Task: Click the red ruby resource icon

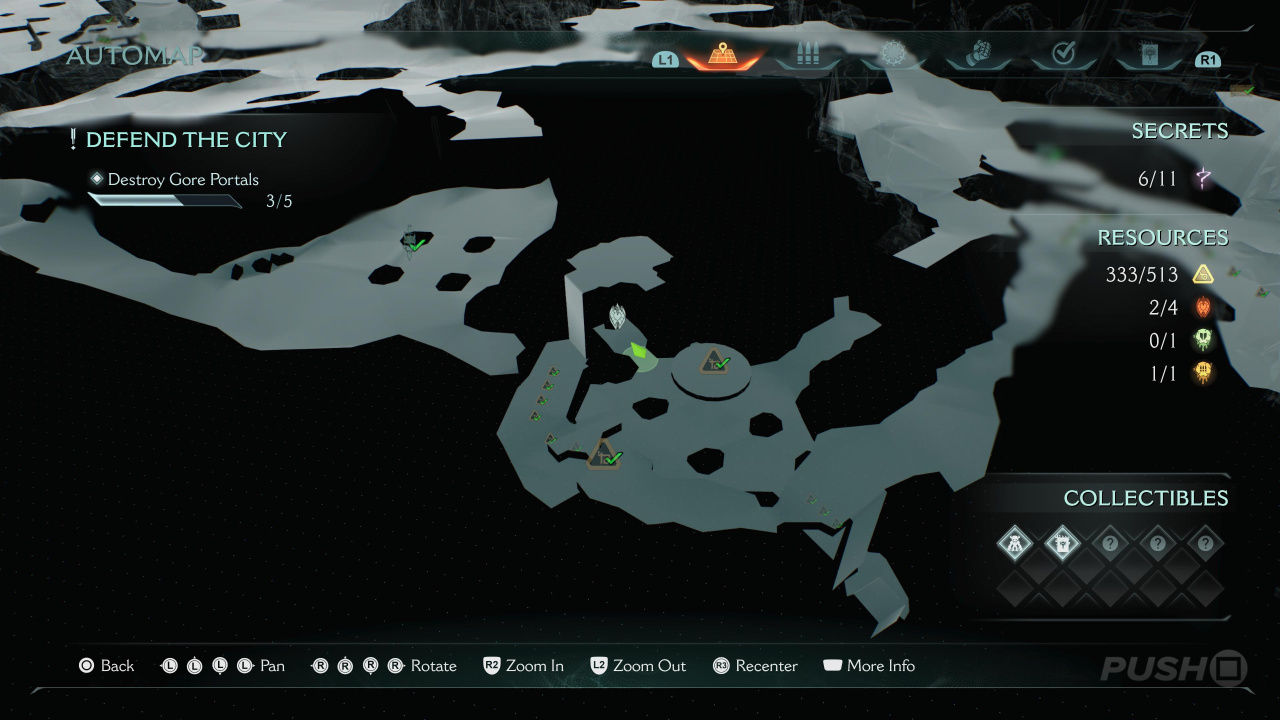Action: tap(1203, 307)
